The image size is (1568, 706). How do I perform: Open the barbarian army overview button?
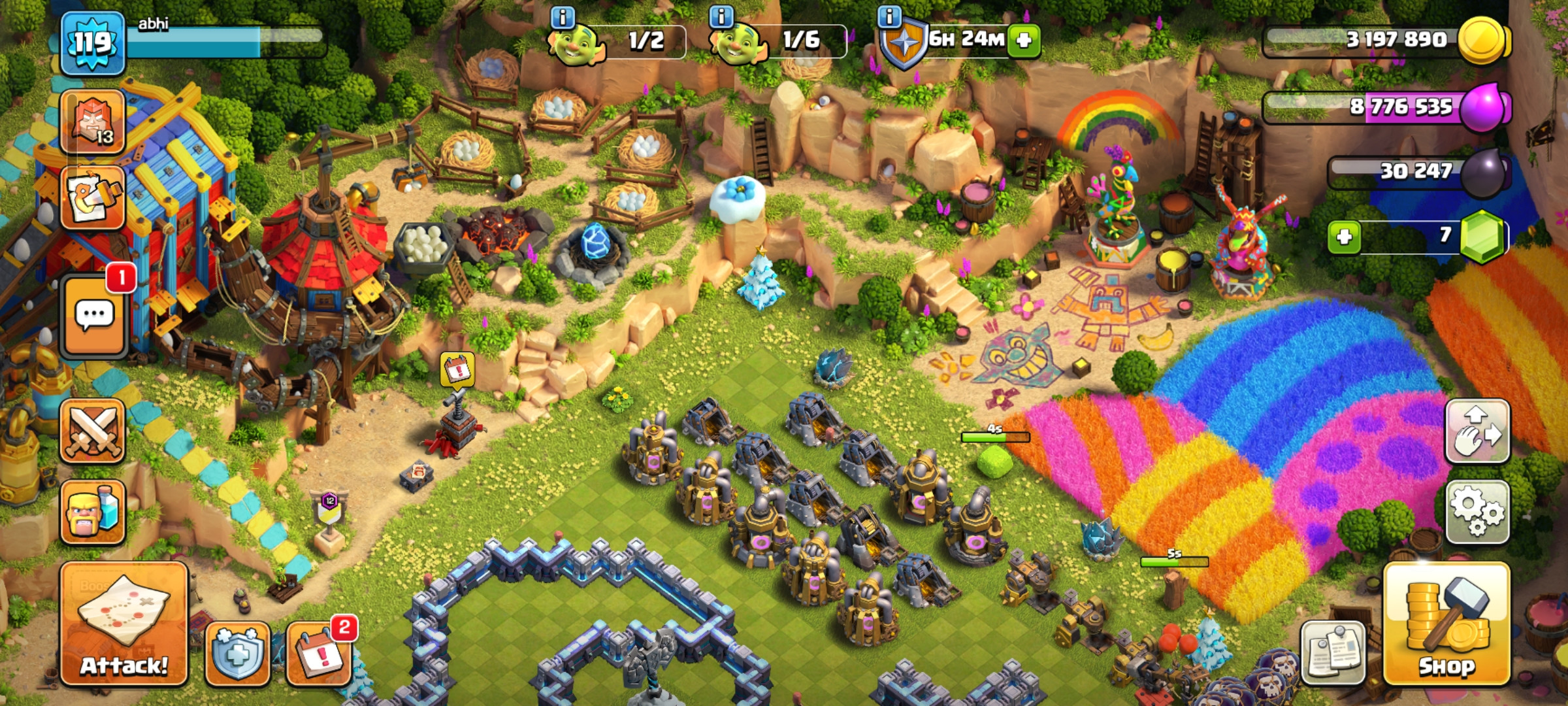pyautogui.click(x=93, y=512)
